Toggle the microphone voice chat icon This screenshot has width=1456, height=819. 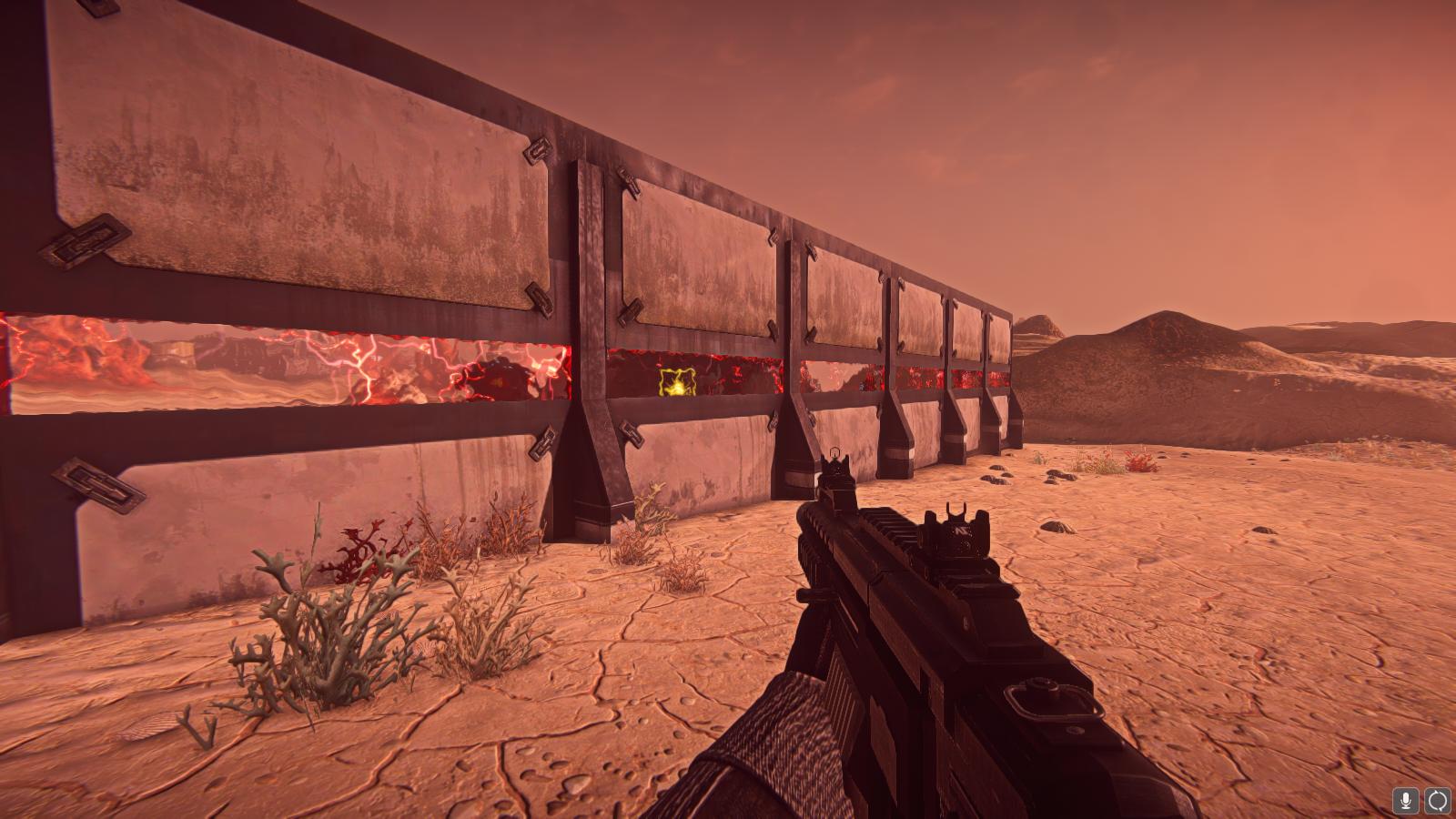click(1406, 801)
